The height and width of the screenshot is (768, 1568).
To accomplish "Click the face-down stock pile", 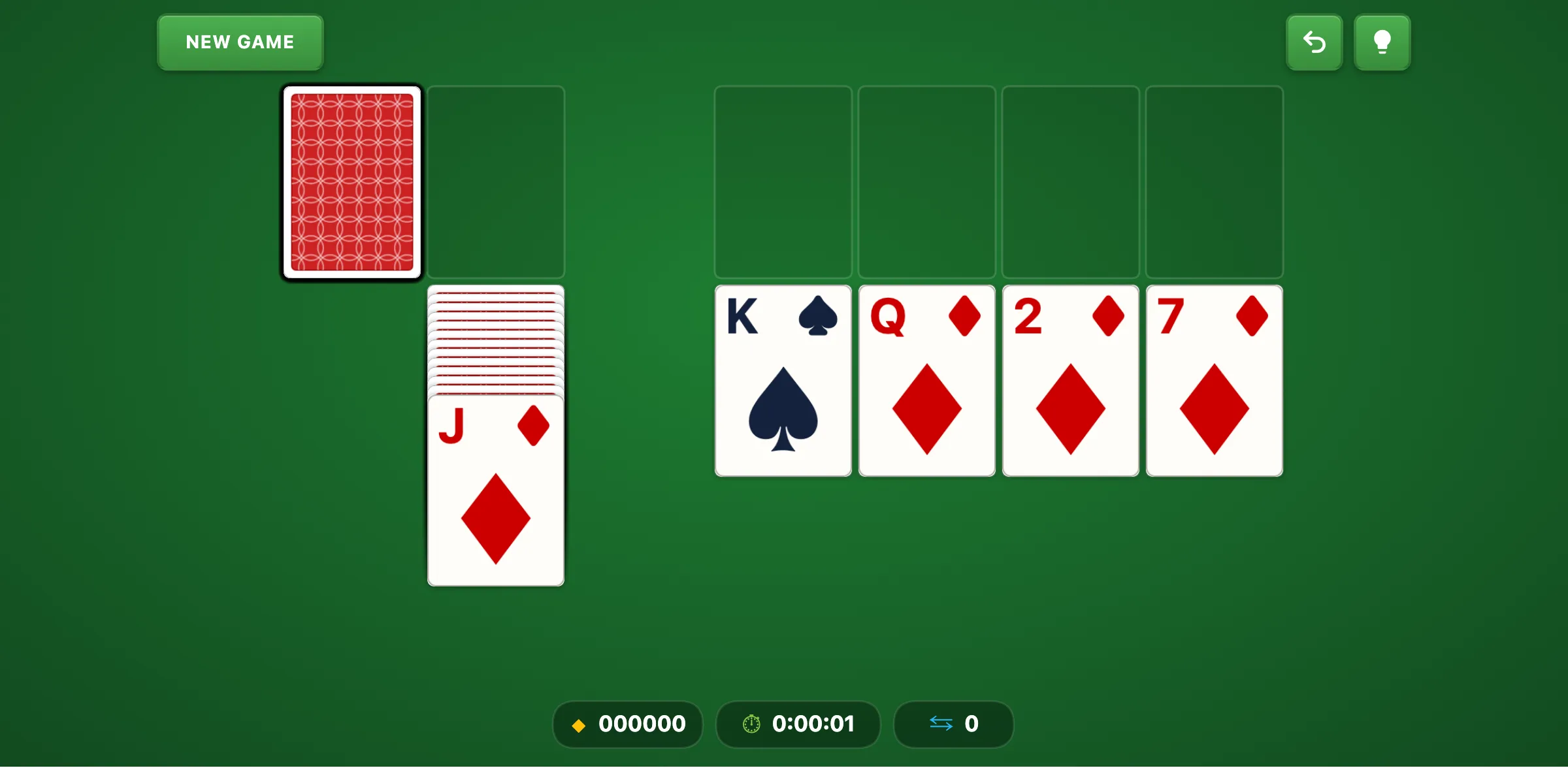I will (x=352, y=183).
